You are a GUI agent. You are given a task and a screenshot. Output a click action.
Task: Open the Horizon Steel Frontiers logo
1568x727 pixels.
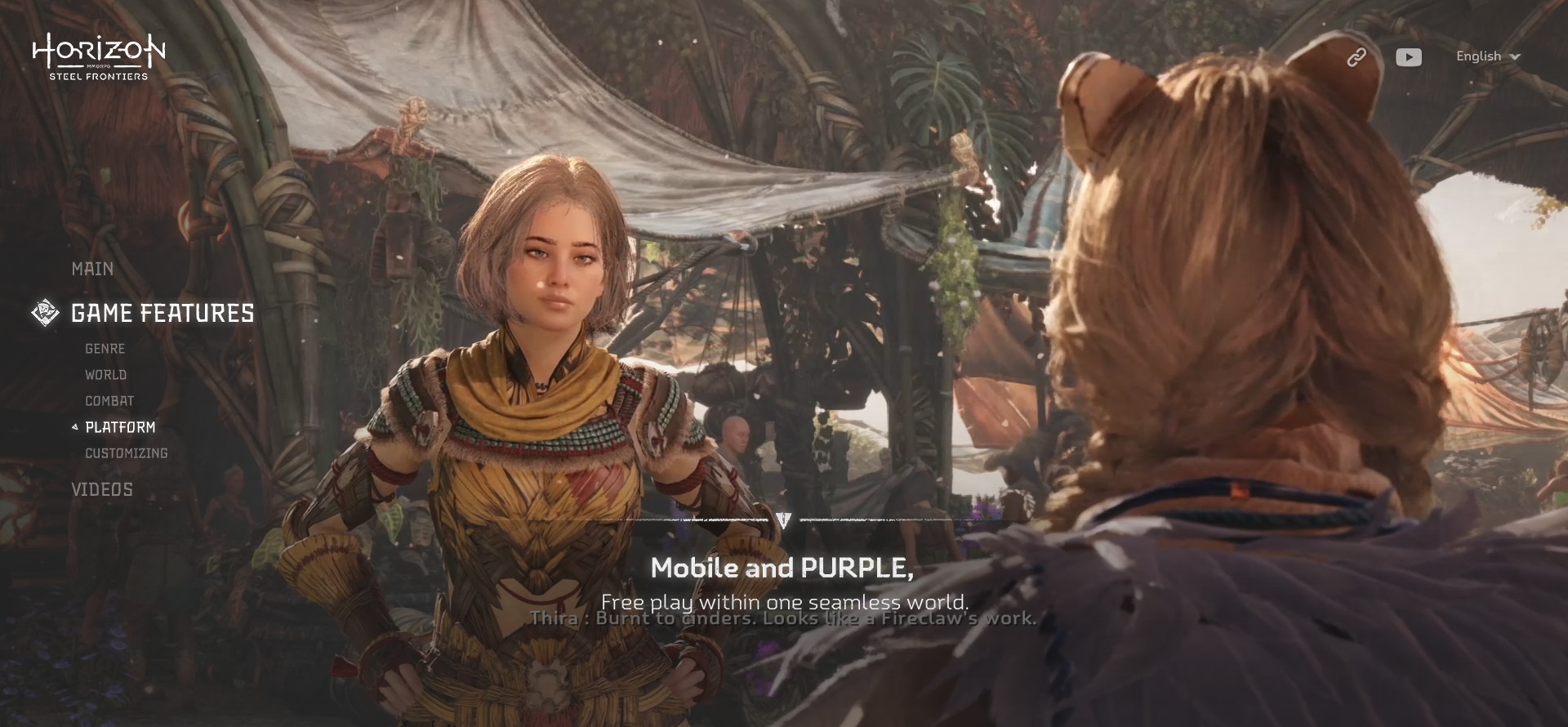99,58
